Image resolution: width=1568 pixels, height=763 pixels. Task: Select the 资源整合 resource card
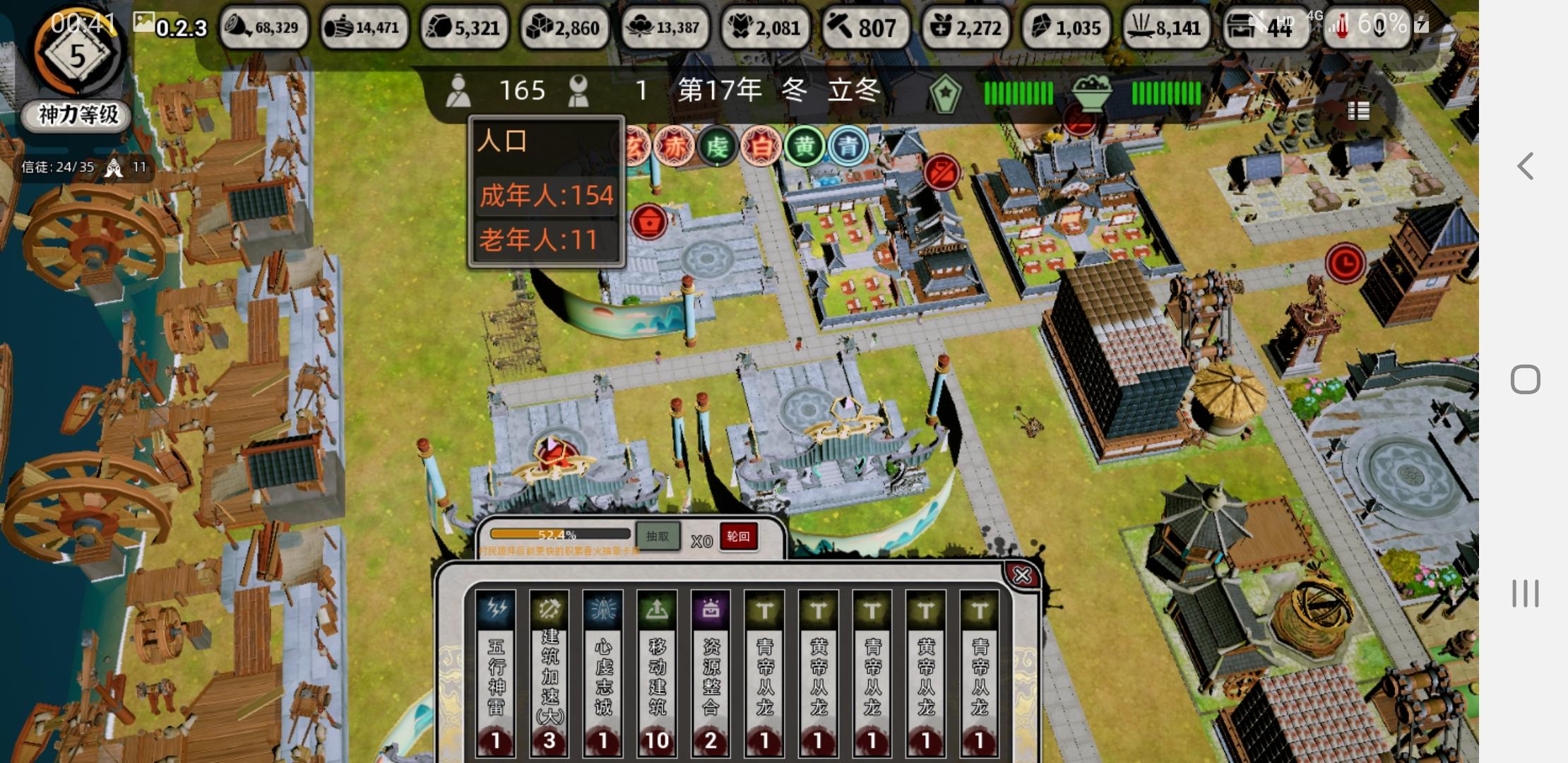click(x=711, y=673)
